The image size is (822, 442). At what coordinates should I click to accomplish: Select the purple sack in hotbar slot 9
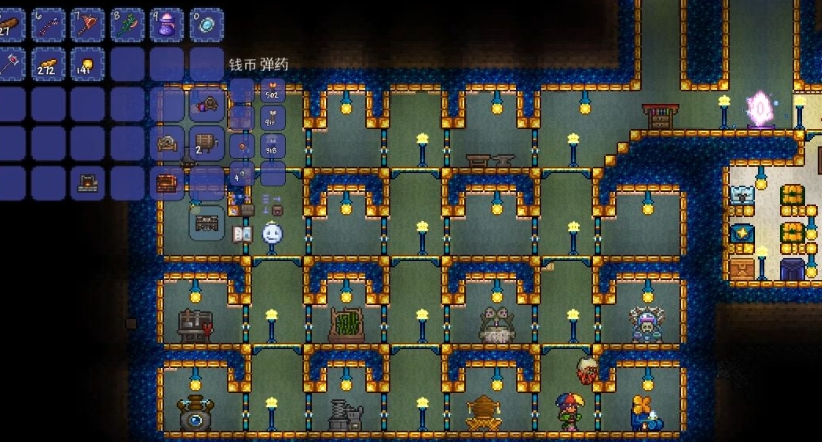(x=167, y=23)
